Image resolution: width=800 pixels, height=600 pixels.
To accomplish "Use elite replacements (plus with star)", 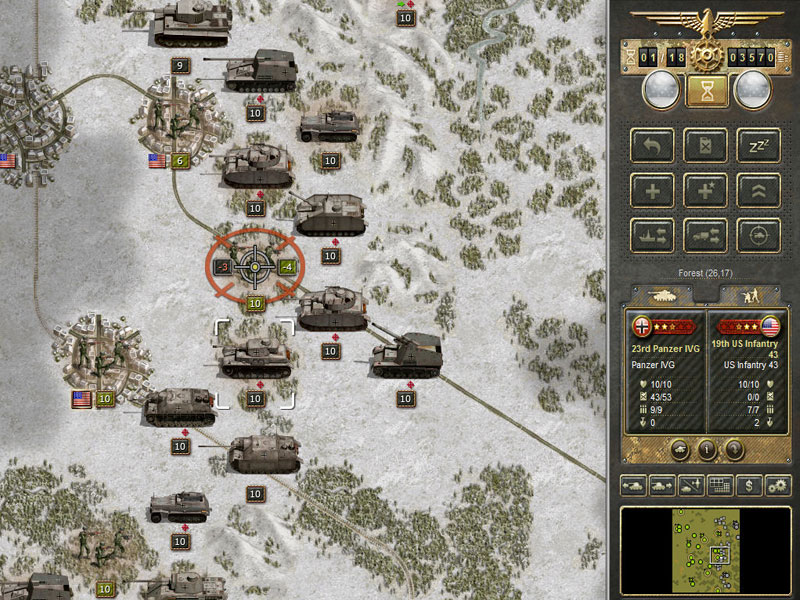I will pyautogui.click(x=705, y=190).
